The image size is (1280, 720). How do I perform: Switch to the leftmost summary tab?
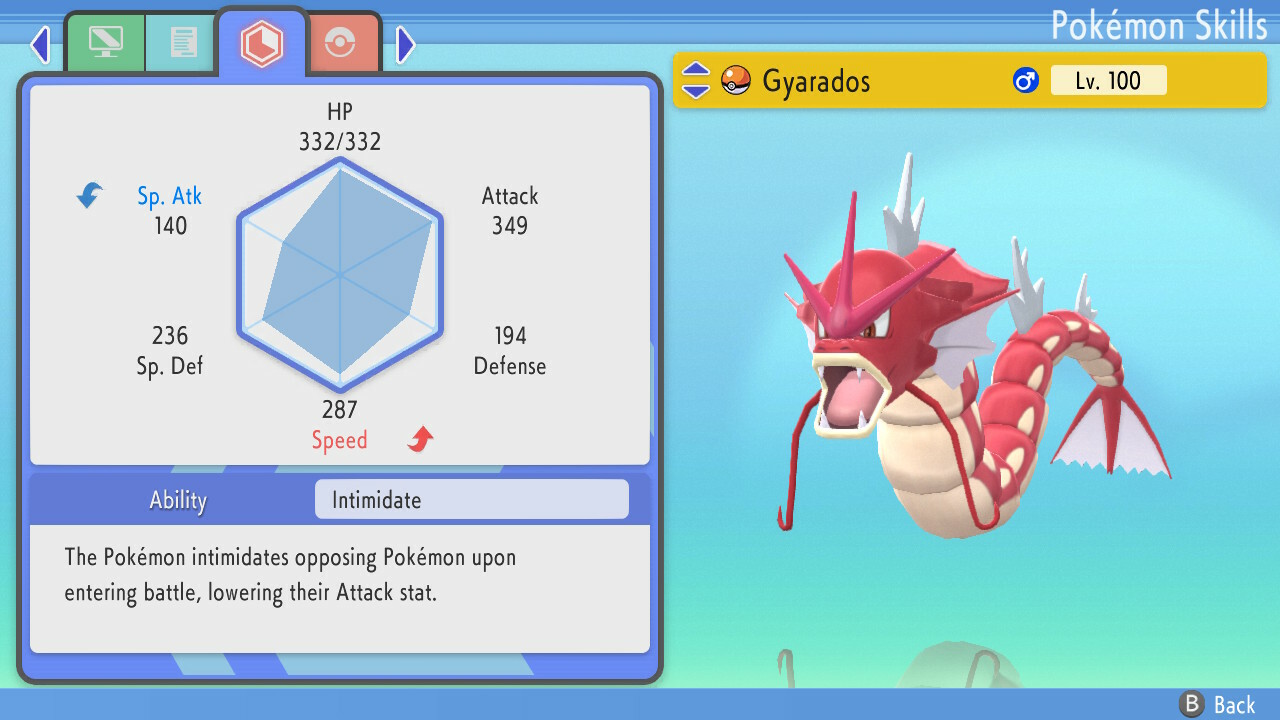[105, 43]
